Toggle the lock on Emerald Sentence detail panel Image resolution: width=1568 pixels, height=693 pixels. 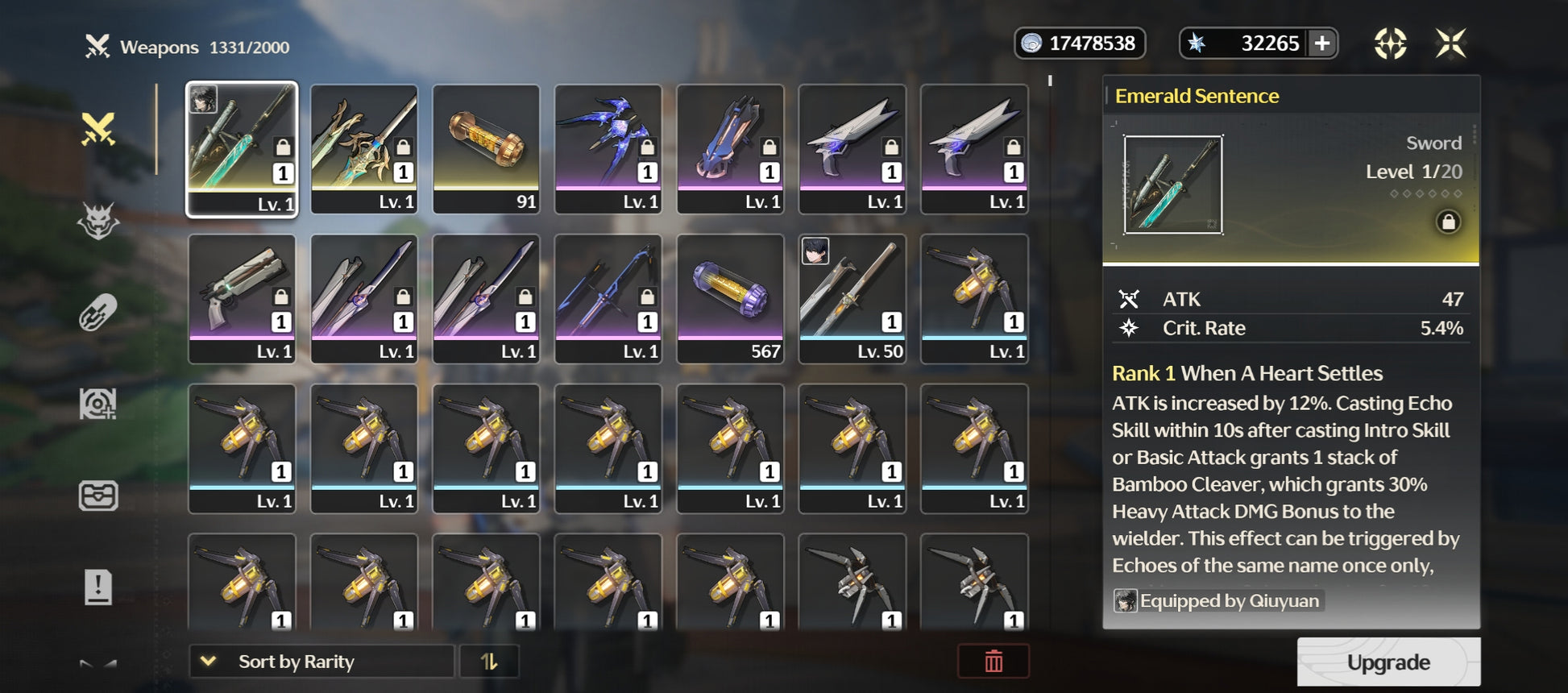(1447, 222)
